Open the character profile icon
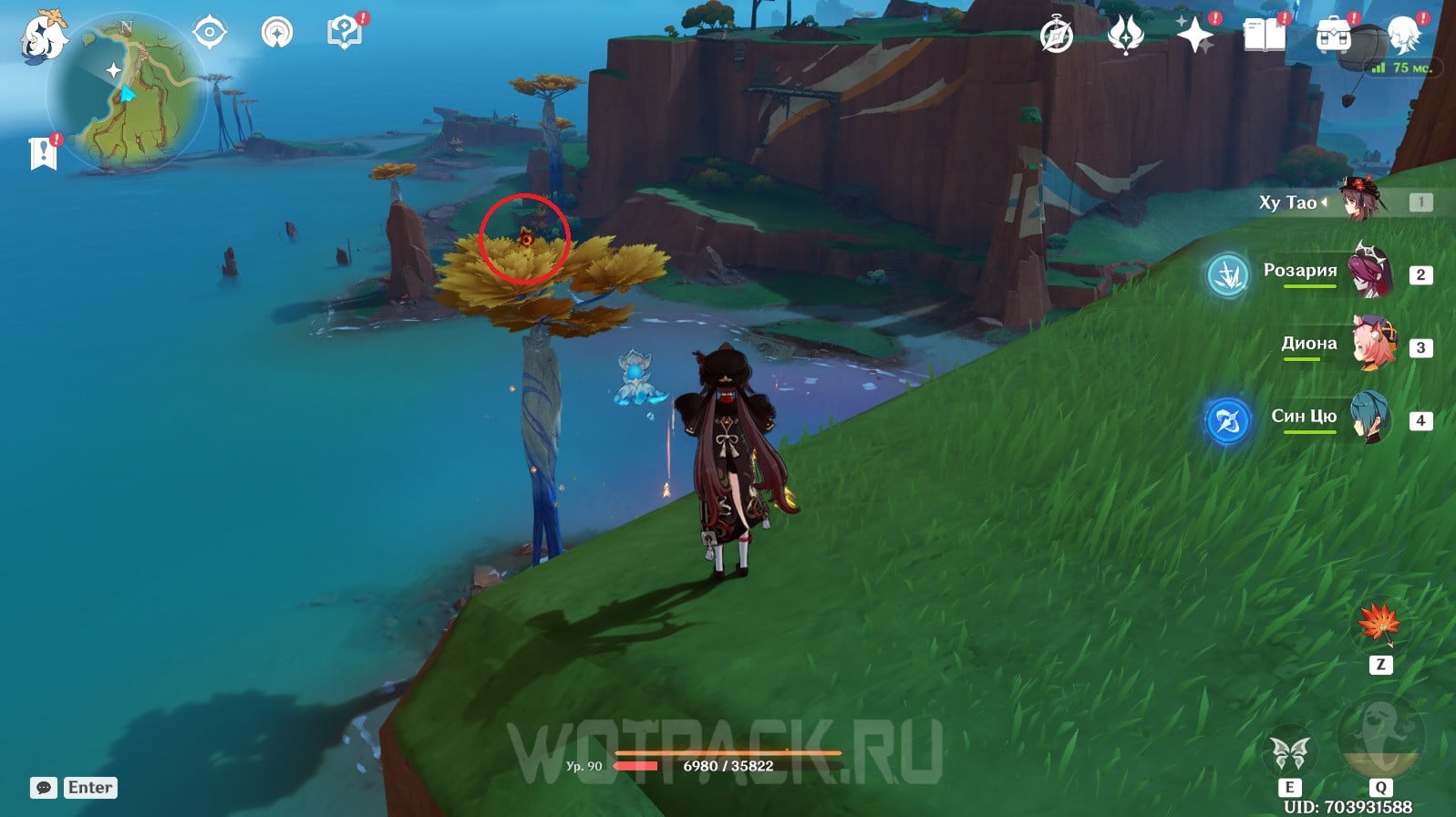The width and height of the screenshot is (1456, 817). pyautogui.click(x=1404, y=36)
